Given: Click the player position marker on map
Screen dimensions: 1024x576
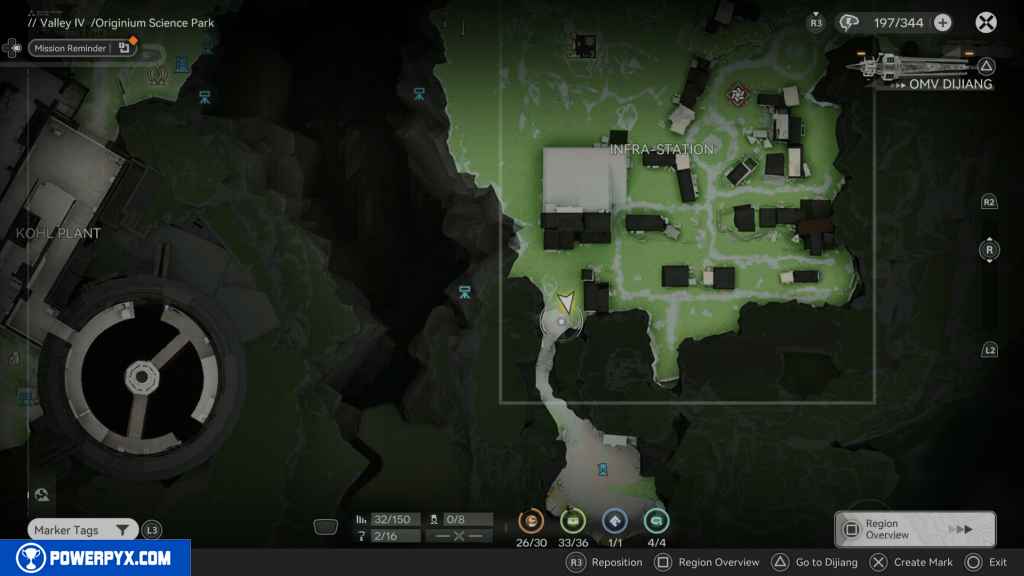Looking at the screenshot, I should [x=565, y=304].
